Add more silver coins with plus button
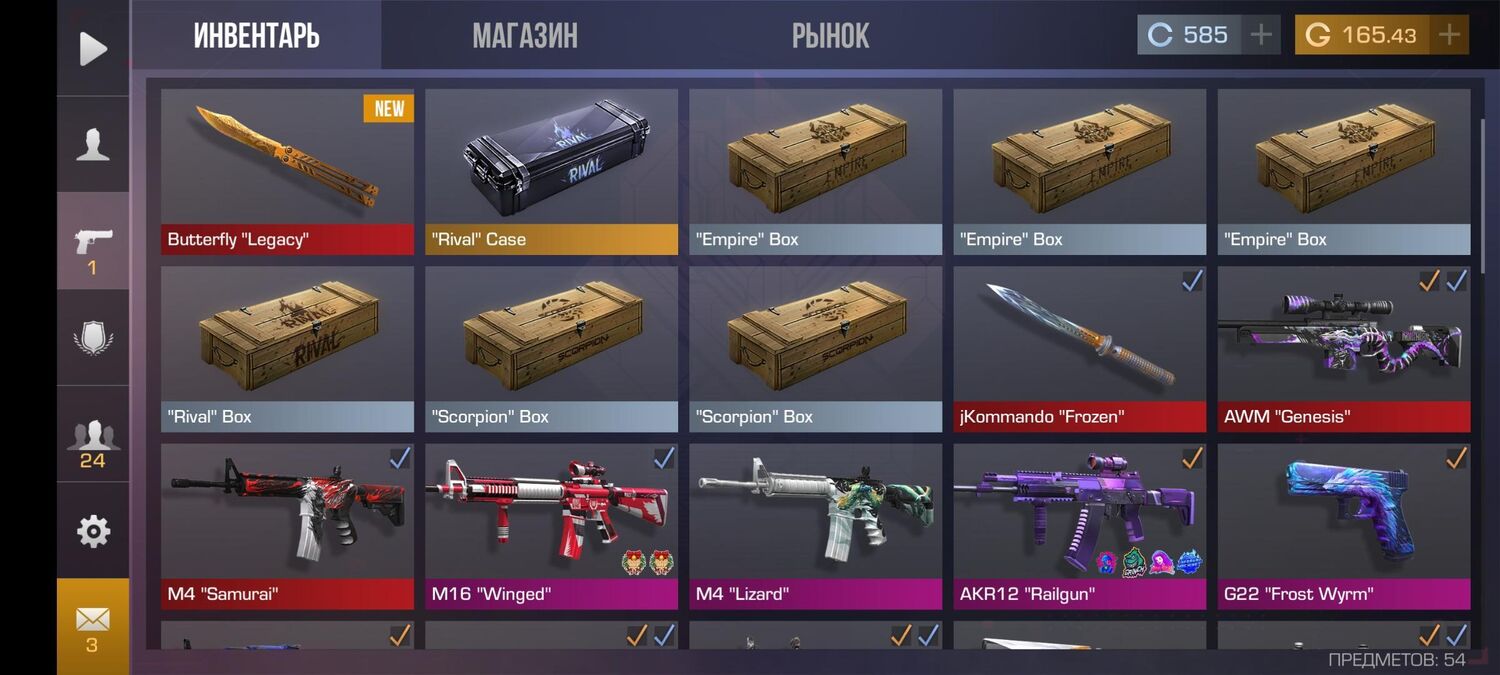The height and width of the screenshot is (675, 1500). (1261, 35)
